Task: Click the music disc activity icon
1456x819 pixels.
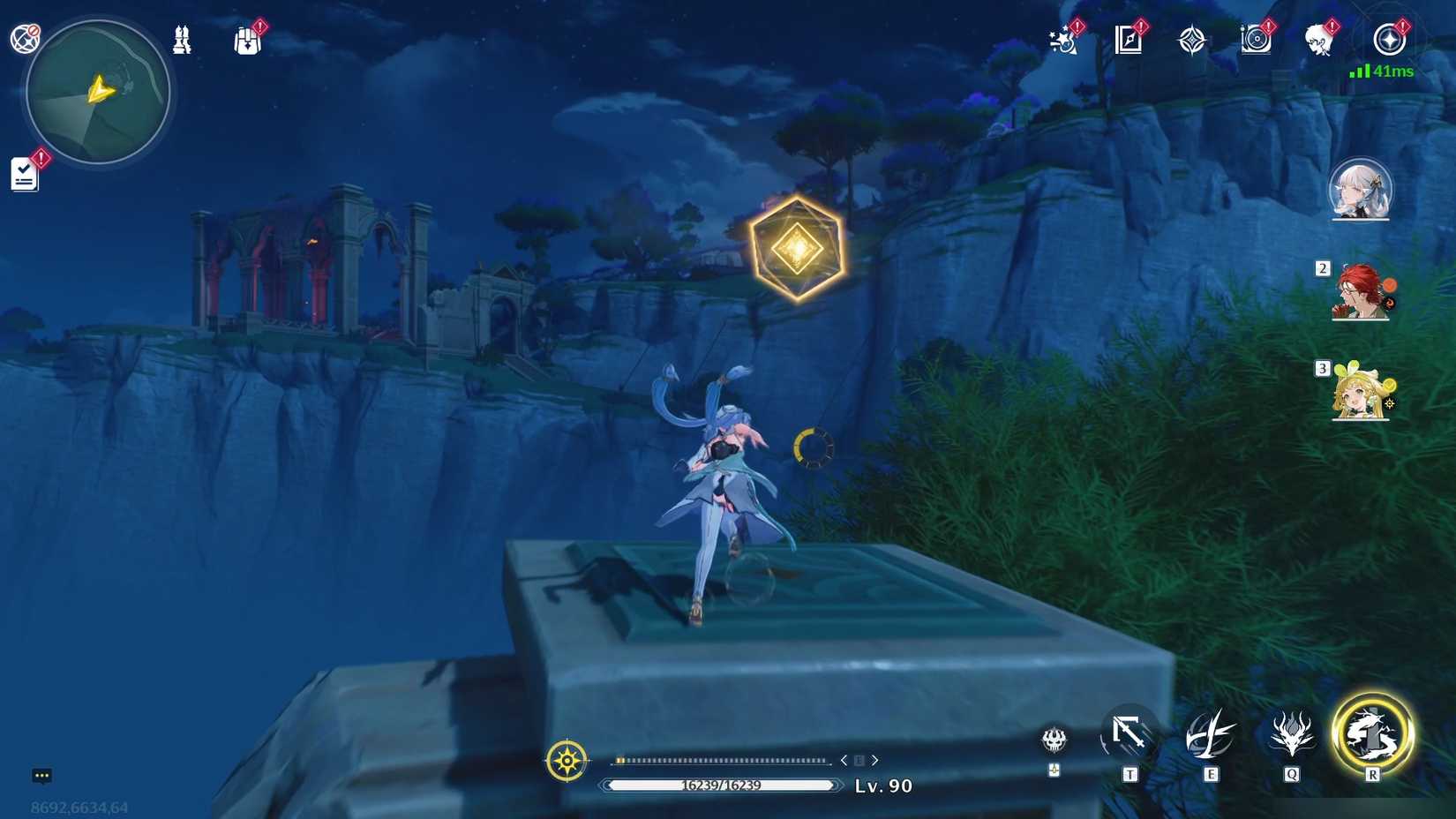Action: tap(1256, 38)
